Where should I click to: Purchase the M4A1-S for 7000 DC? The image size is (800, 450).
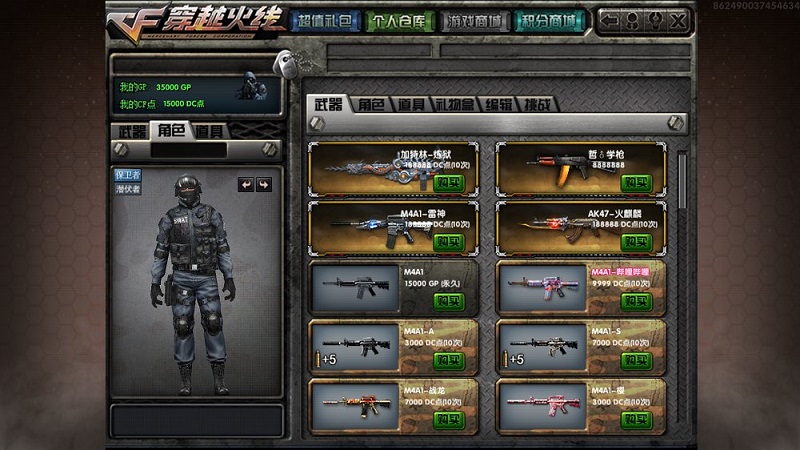[636, 360]
